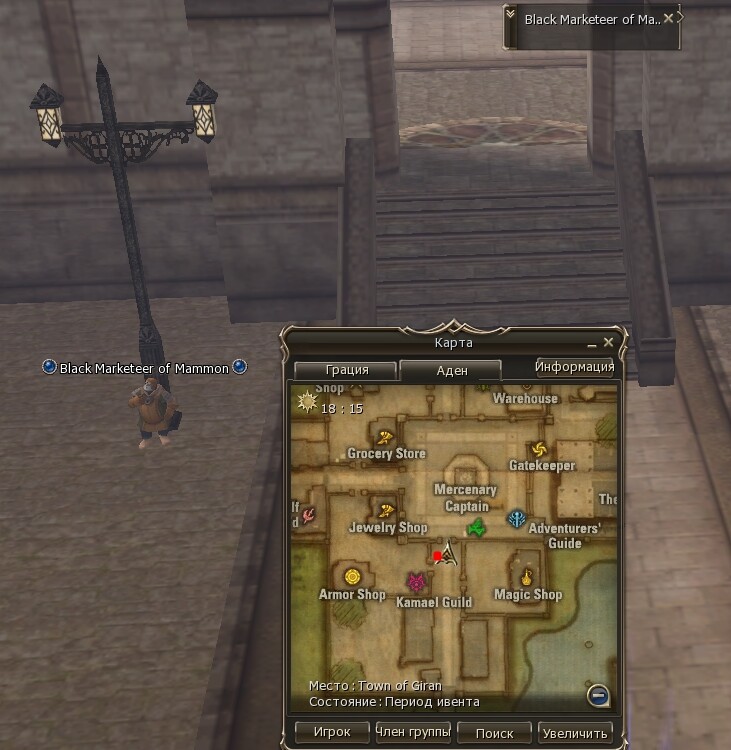The height and width of the screenshot is (750, 731).
Task: Open the Поиск map search
Action: [x=494, y=732]
